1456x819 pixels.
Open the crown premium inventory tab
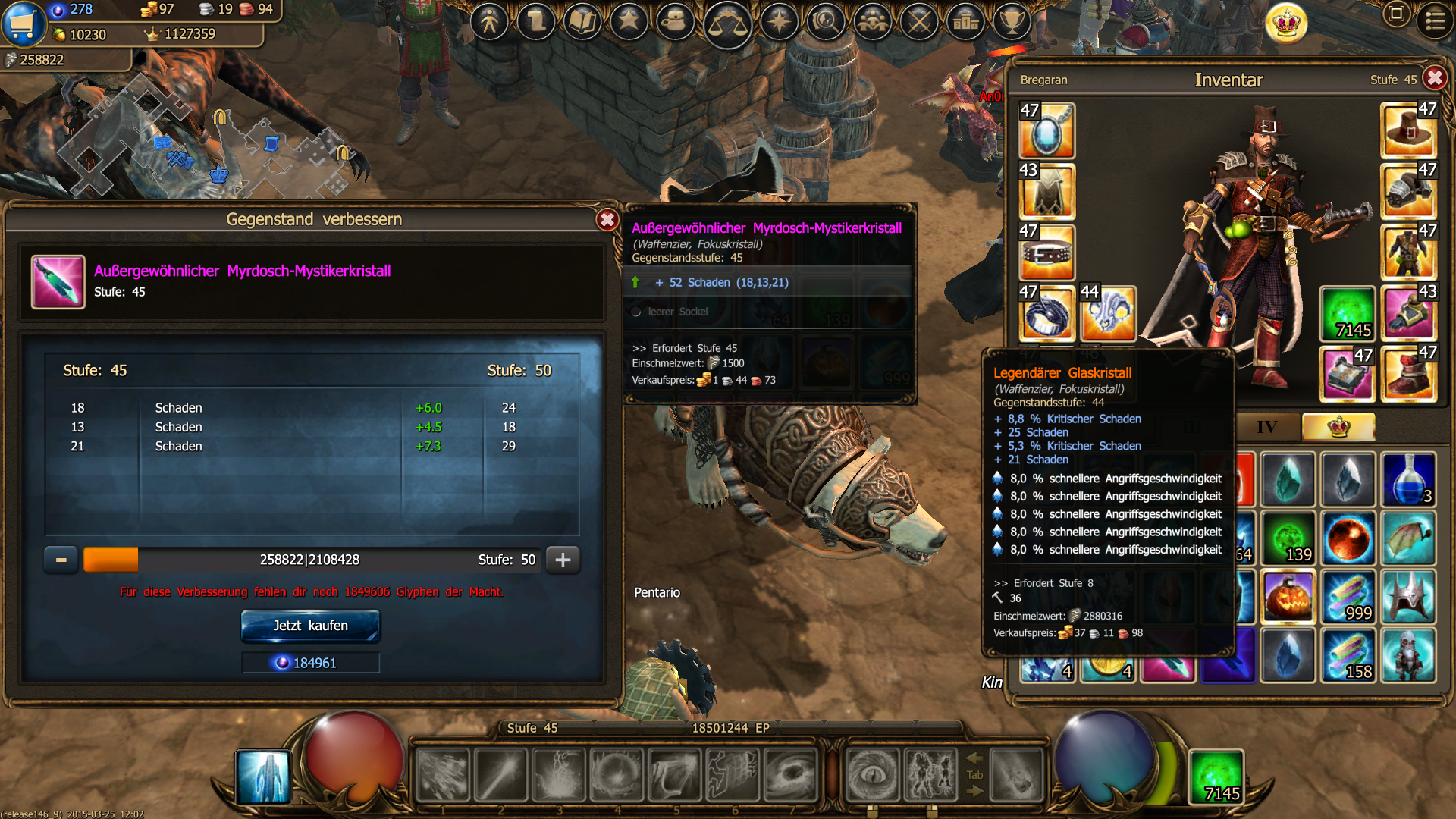pyautogui.click(x=1338, y=427)
